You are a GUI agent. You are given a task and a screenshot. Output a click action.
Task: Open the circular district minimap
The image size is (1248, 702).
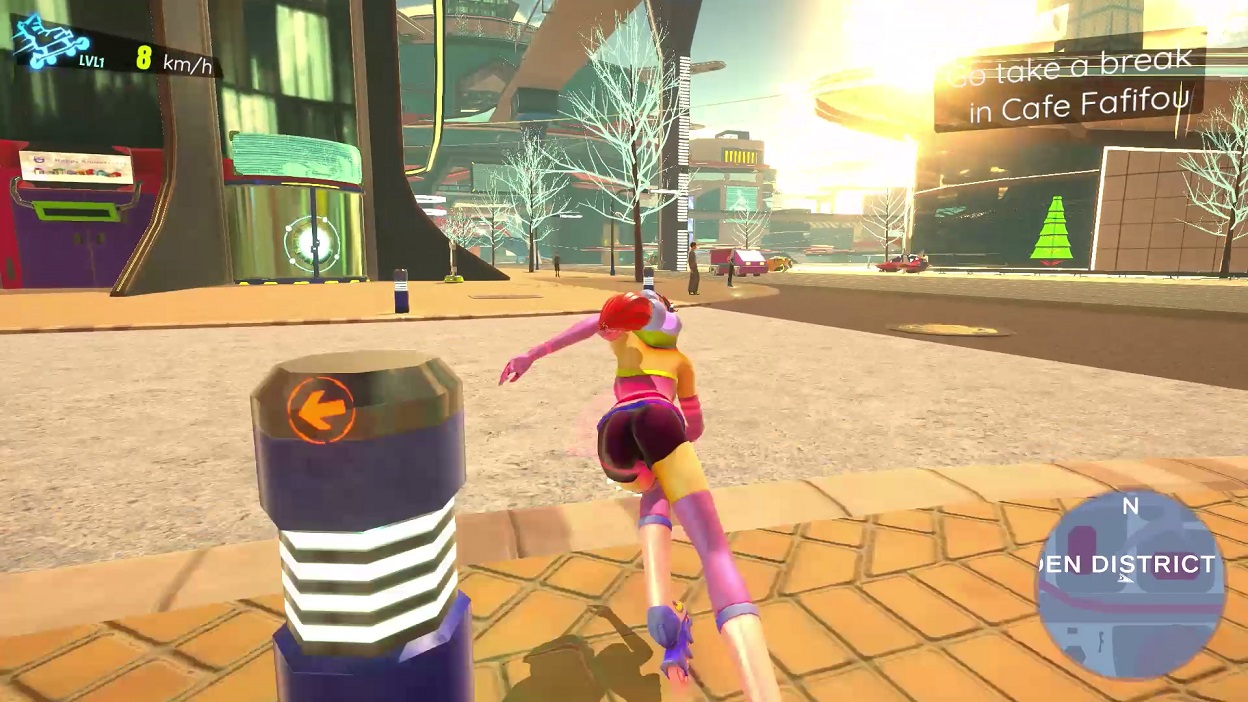pos(1130,585)
